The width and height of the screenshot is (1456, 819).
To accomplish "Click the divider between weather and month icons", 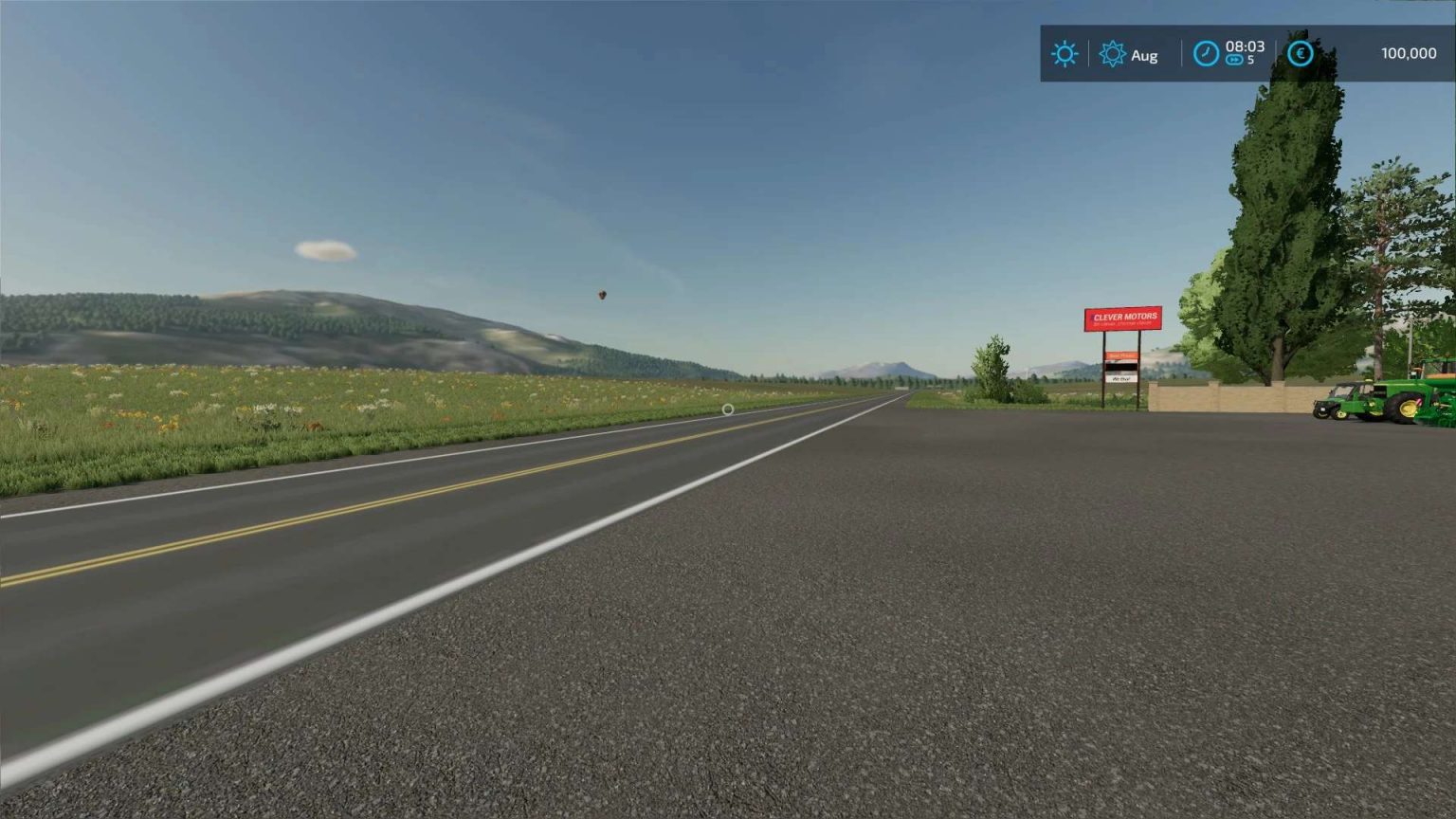I will pyautogui.click(x=1088, y=53).
